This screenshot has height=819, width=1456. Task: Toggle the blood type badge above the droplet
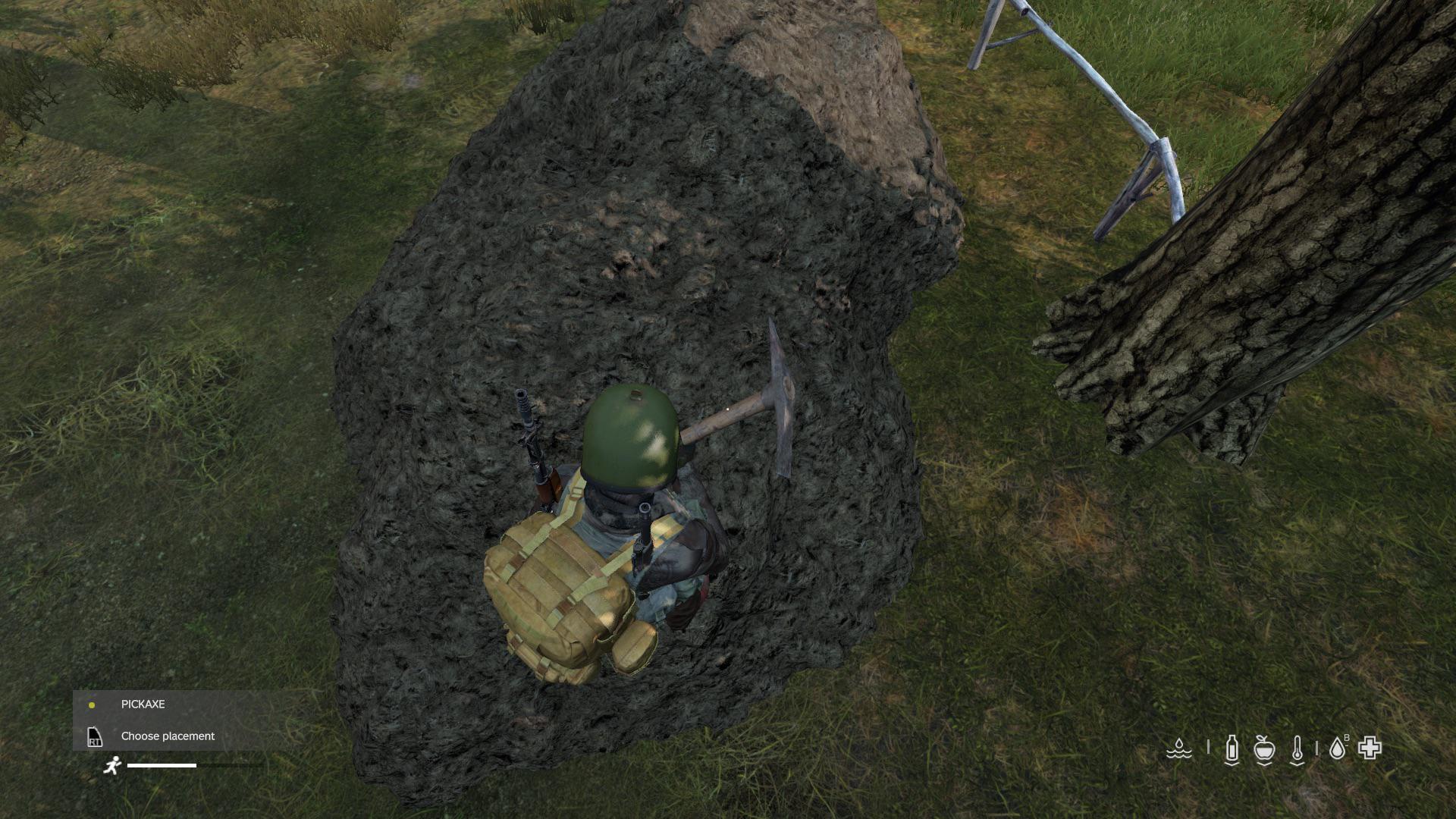pyautogui.click(x=1347, y=738)
